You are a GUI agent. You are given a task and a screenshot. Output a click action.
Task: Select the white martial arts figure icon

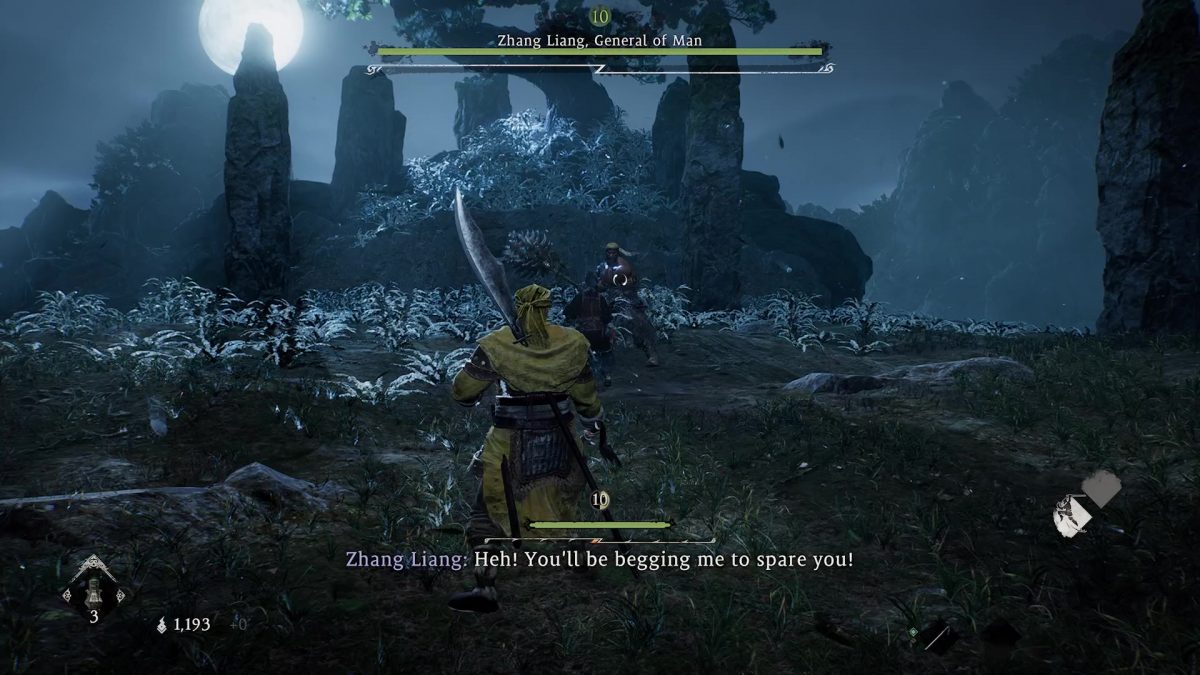(x=1071, y=516)
